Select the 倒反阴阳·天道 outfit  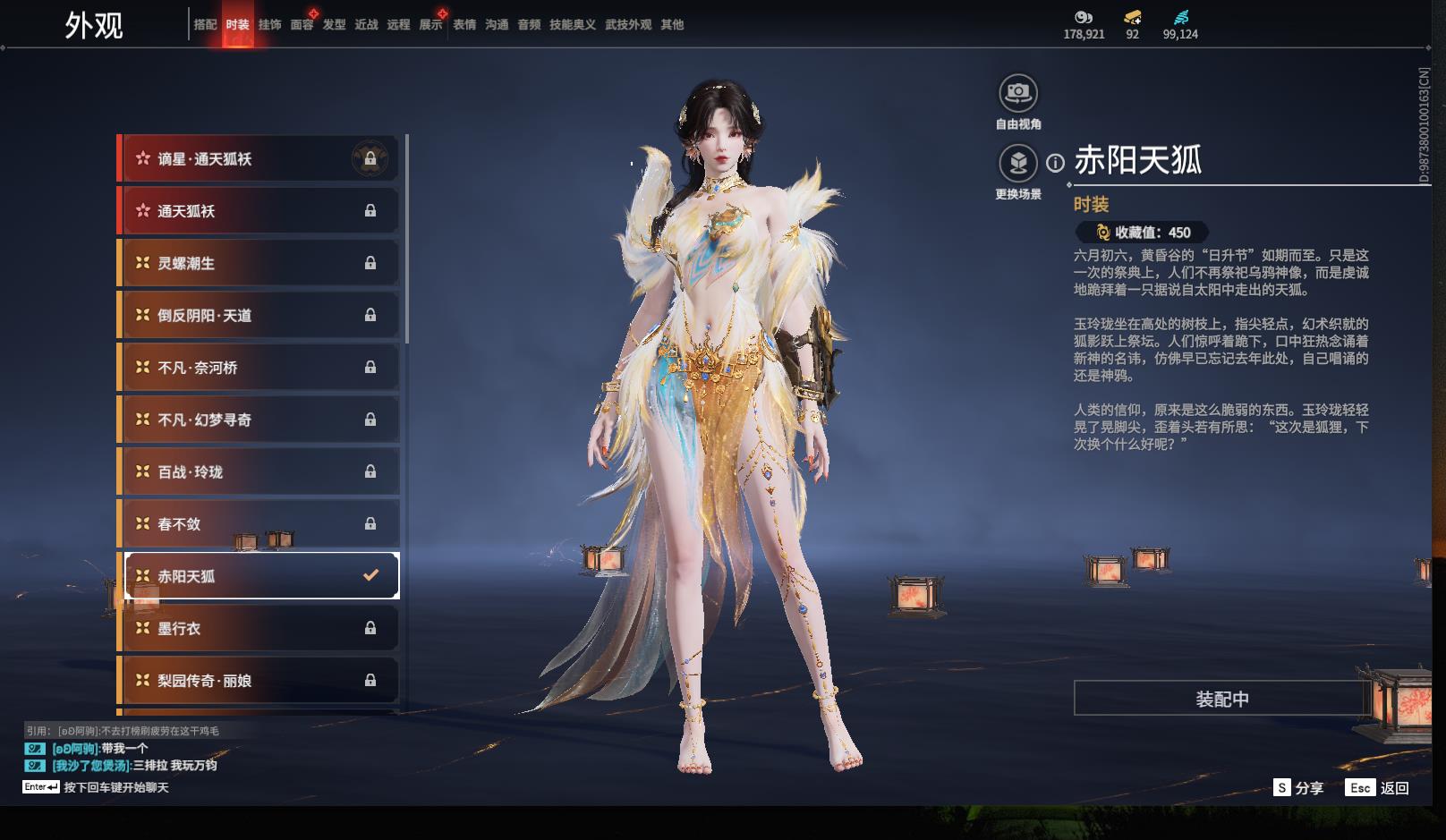pyautogui.click(x=259, y=315)
